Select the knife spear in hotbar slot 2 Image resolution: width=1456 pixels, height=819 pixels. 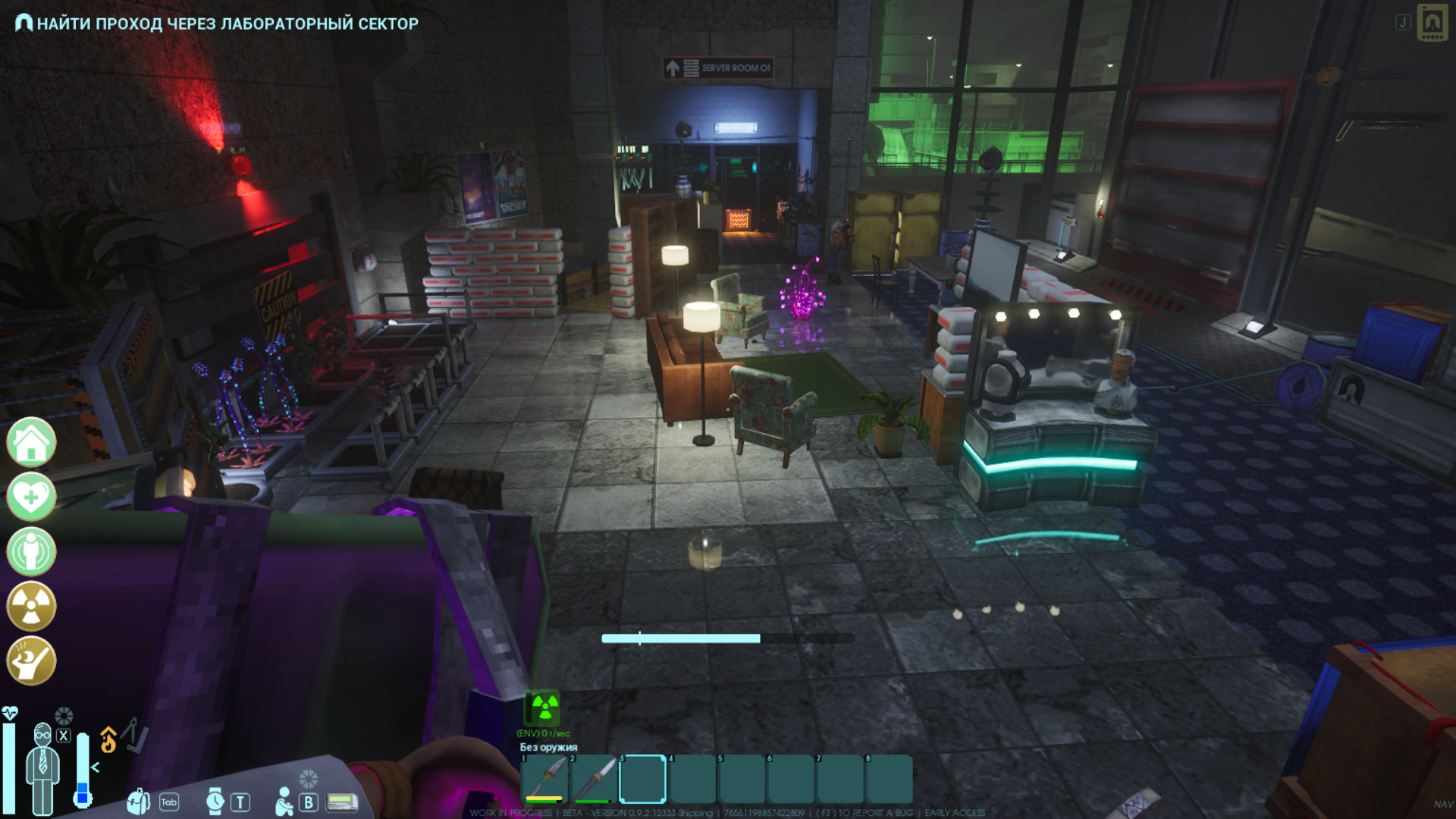point(593,779)
